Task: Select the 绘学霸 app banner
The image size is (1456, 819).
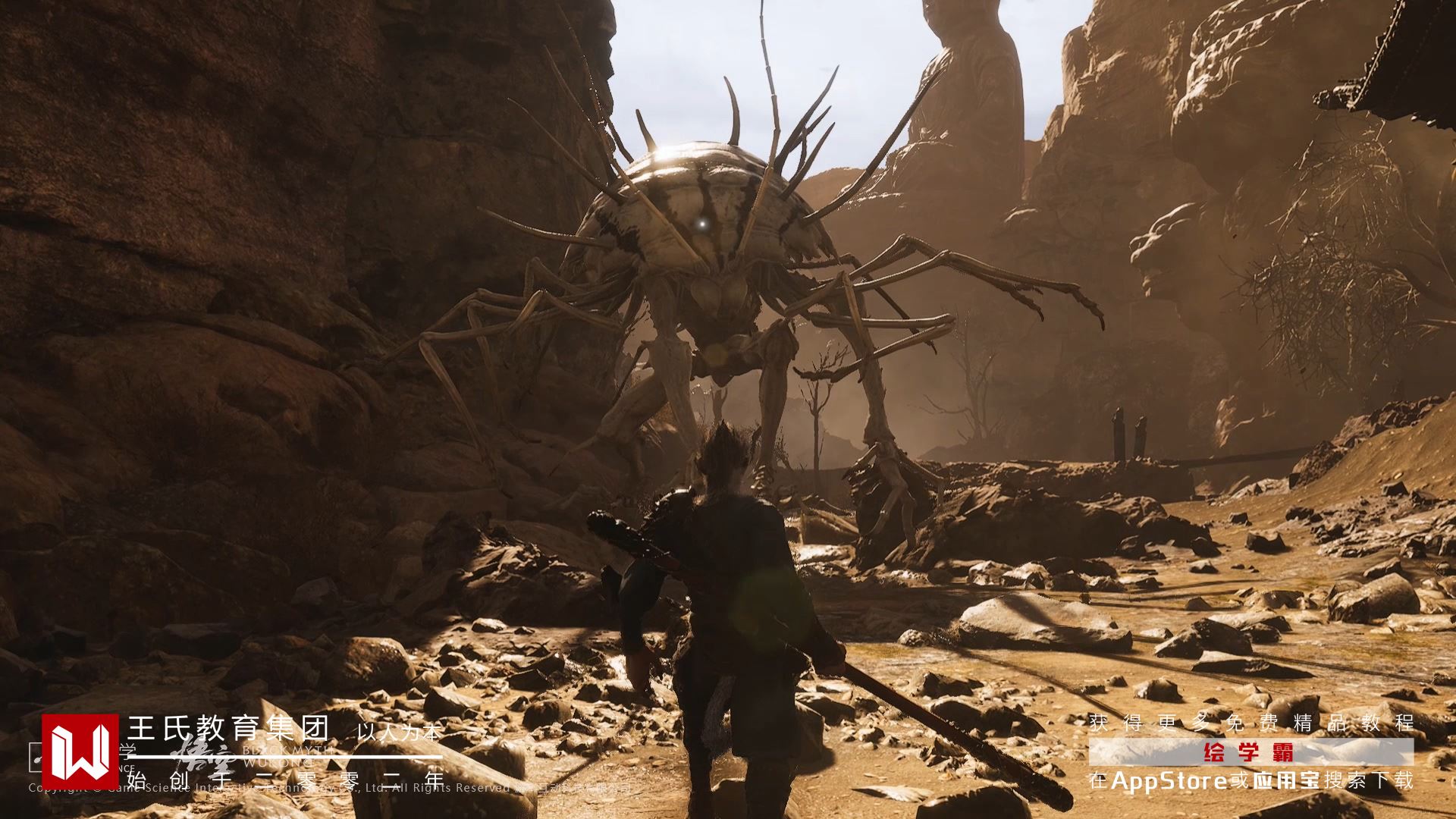Action: (x=1250, y=752)
